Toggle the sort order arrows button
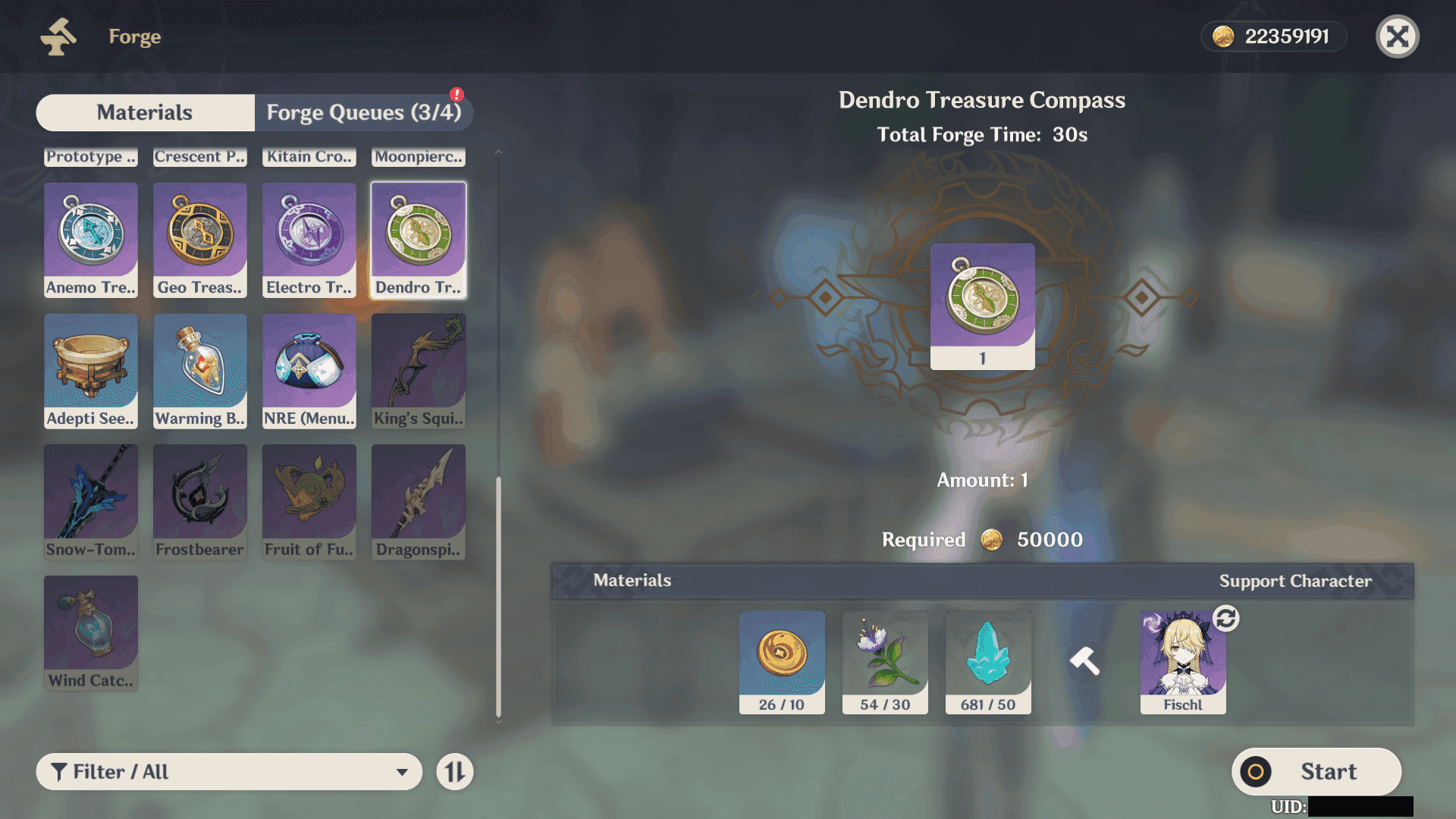Image resolution: width=1456 pixels, height=819 pixels. point(455,772)
